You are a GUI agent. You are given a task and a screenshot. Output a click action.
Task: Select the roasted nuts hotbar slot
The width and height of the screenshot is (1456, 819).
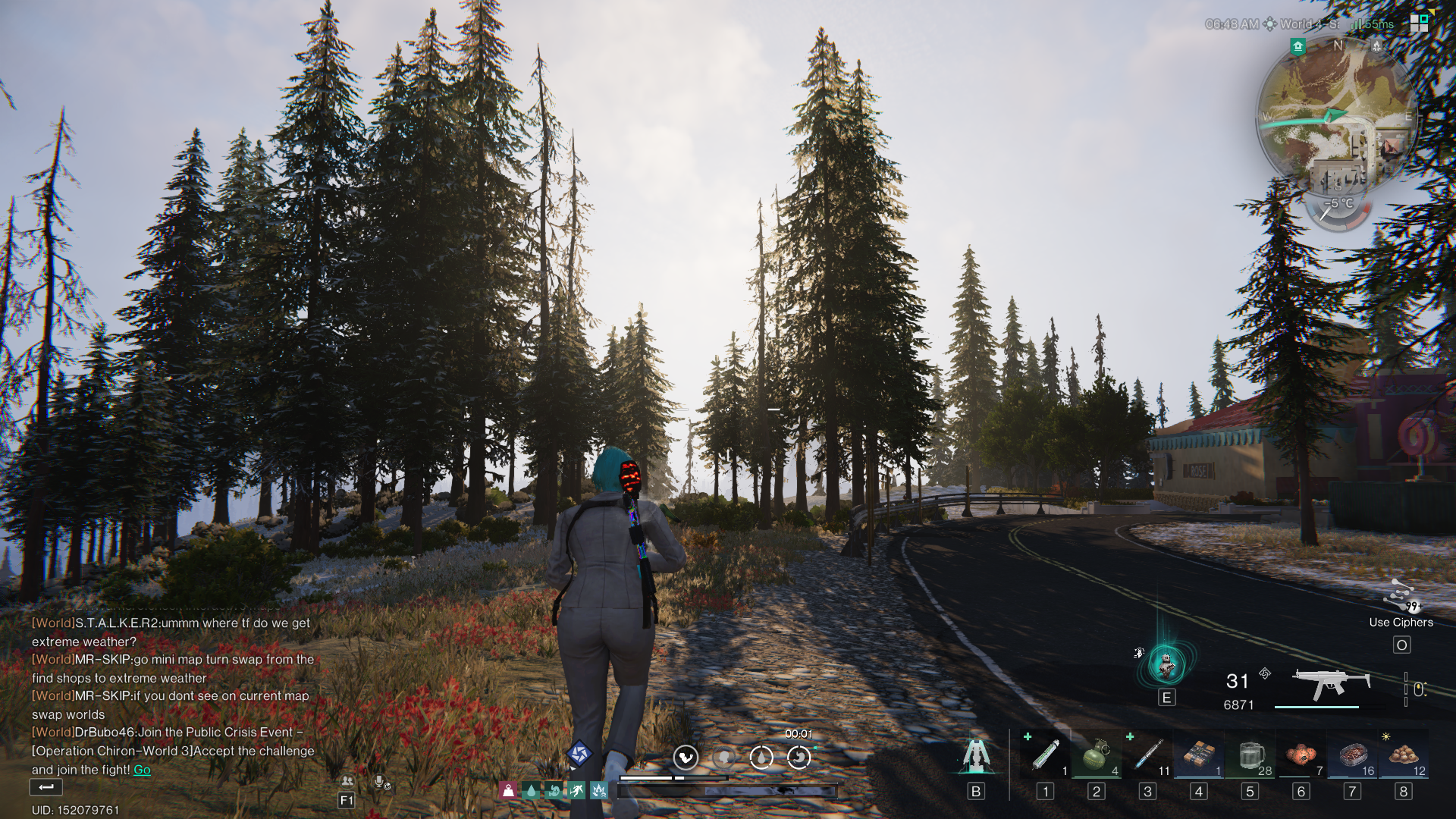coord(1404,755)
